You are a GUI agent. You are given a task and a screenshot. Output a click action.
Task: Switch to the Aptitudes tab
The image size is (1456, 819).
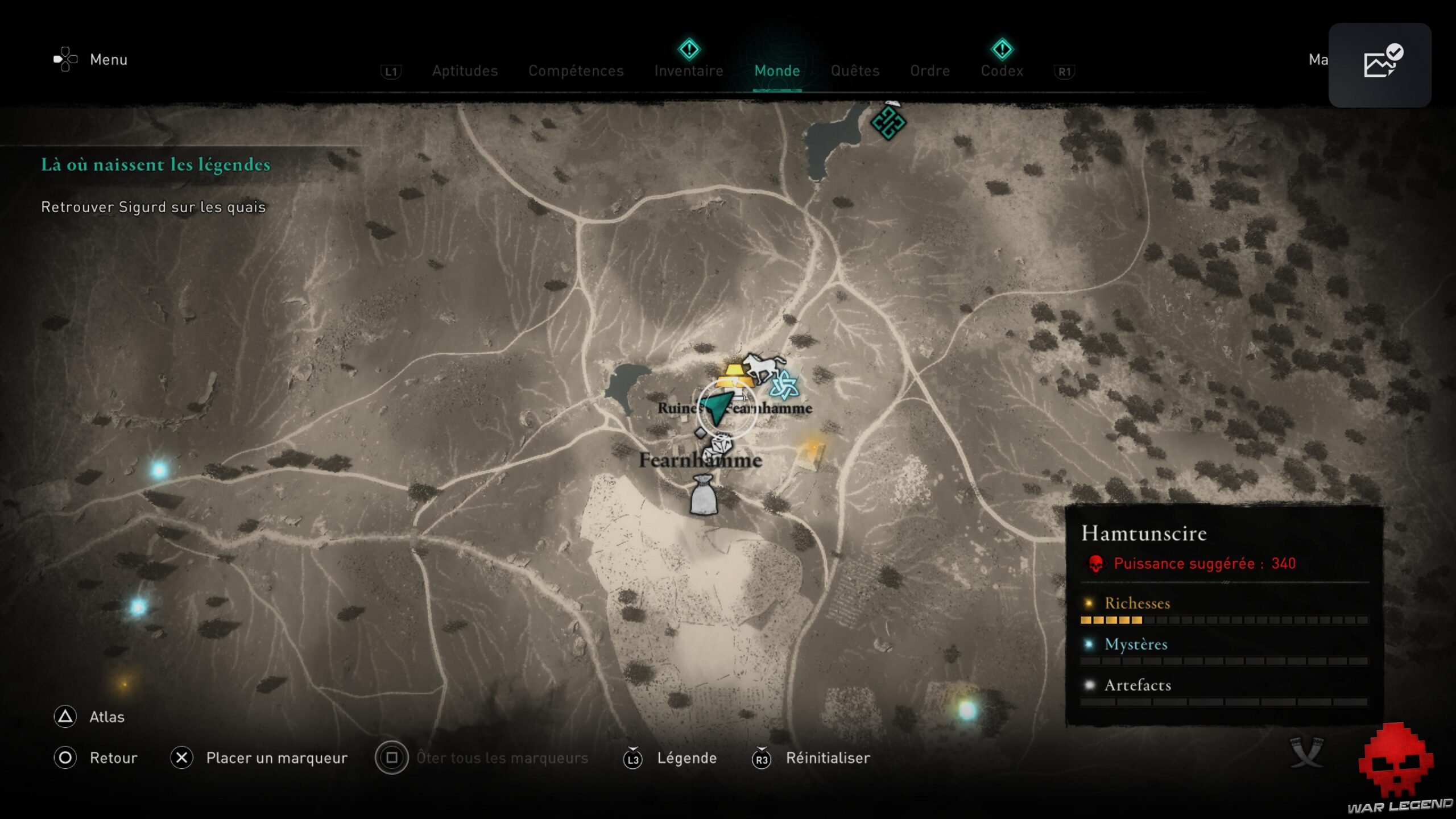coord(465,71)
